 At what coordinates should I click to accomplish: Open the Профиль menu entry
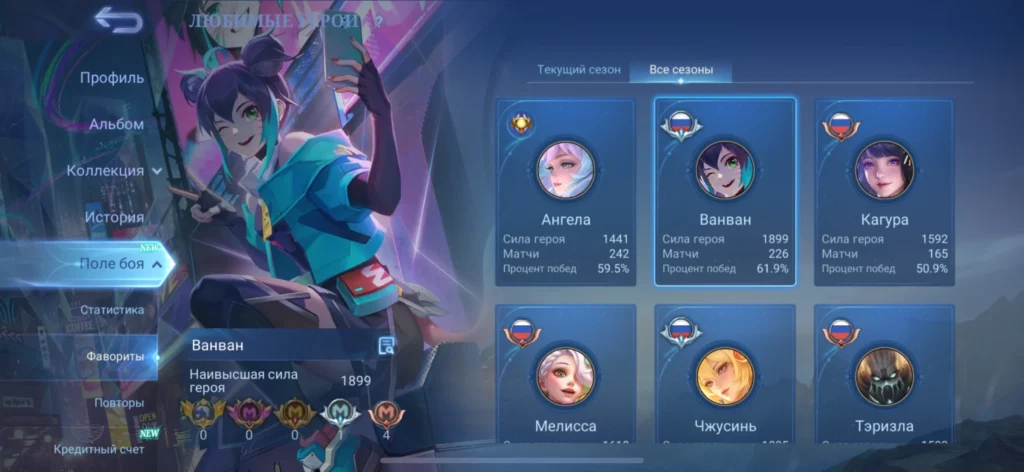tap(112, 77)
